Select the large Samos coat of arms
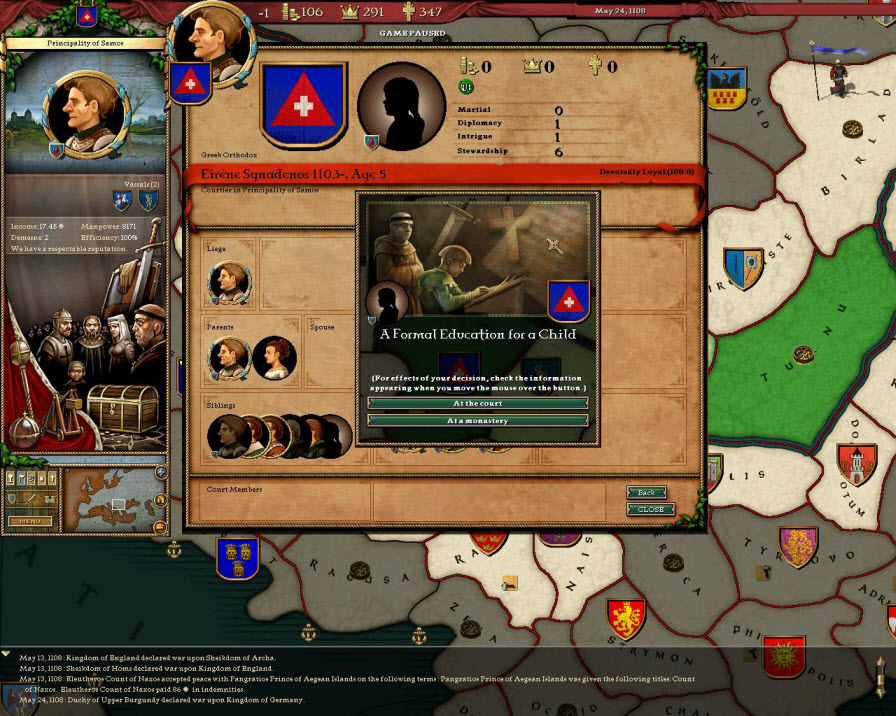896x716 pixels. click(302, 105)
